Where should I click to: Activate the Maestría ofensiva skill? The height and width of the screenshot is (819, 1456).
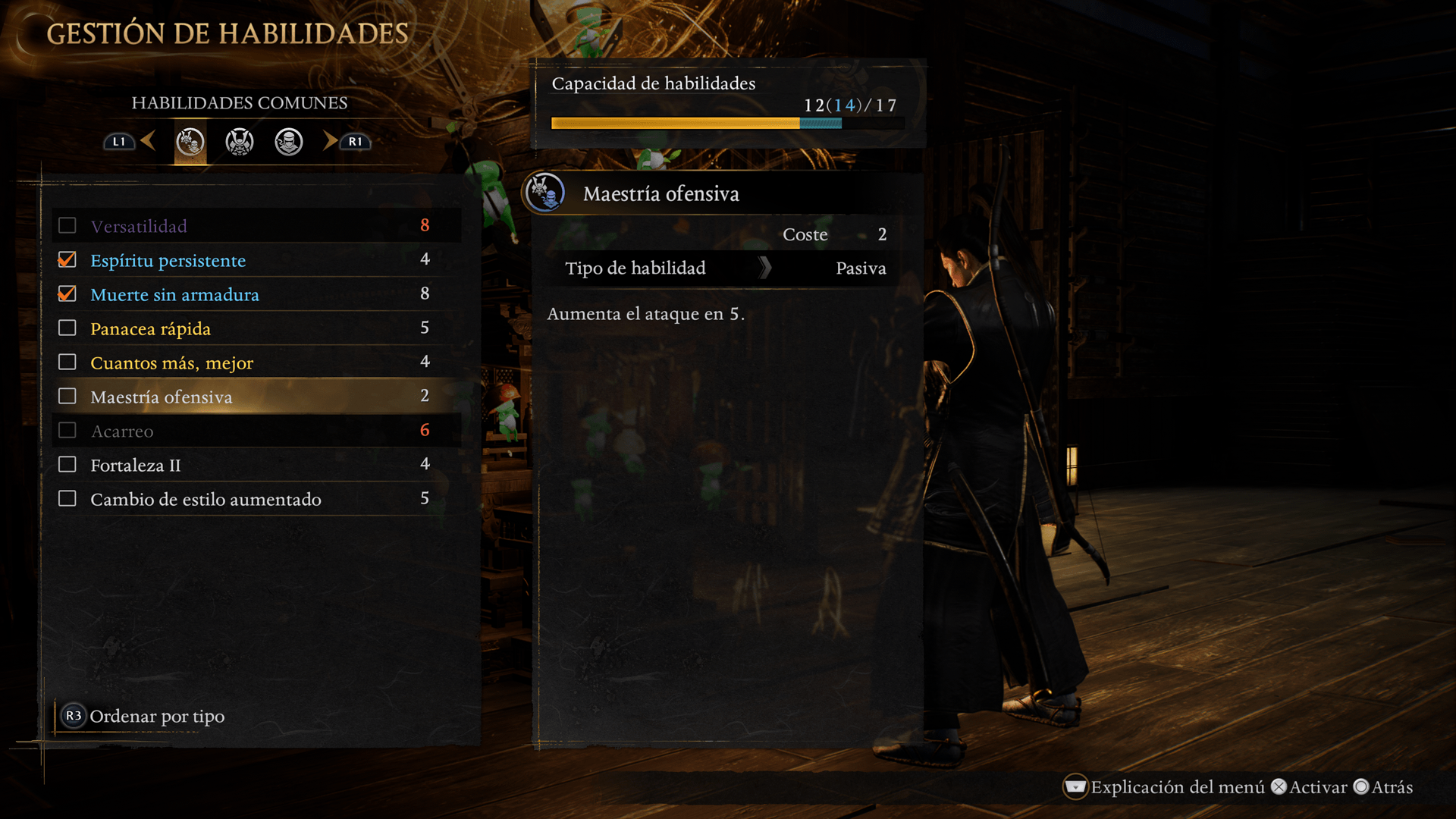[67, 397]
